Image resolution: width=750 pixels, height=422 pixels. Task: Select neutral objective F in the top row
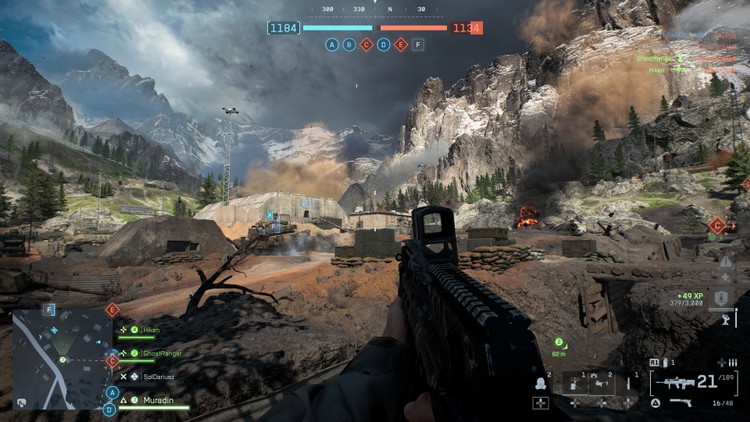click(417, 45)
